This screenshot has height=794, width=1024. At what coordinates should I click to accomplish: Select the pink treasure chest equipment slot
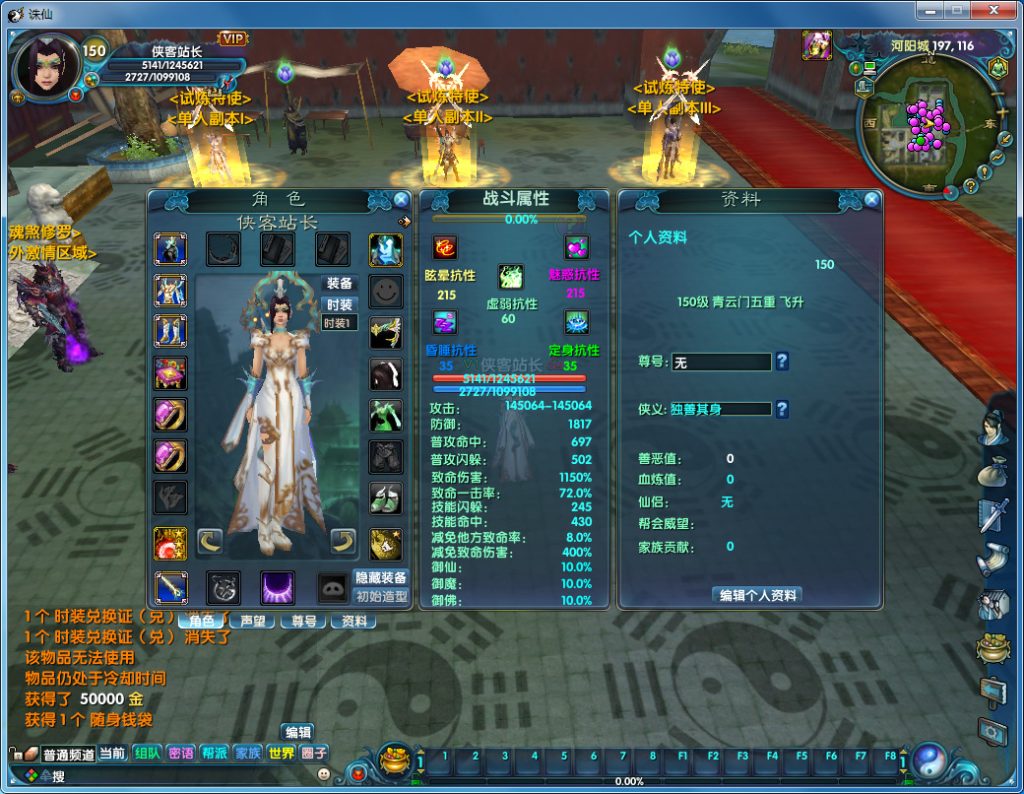click(x=170, y=372)
